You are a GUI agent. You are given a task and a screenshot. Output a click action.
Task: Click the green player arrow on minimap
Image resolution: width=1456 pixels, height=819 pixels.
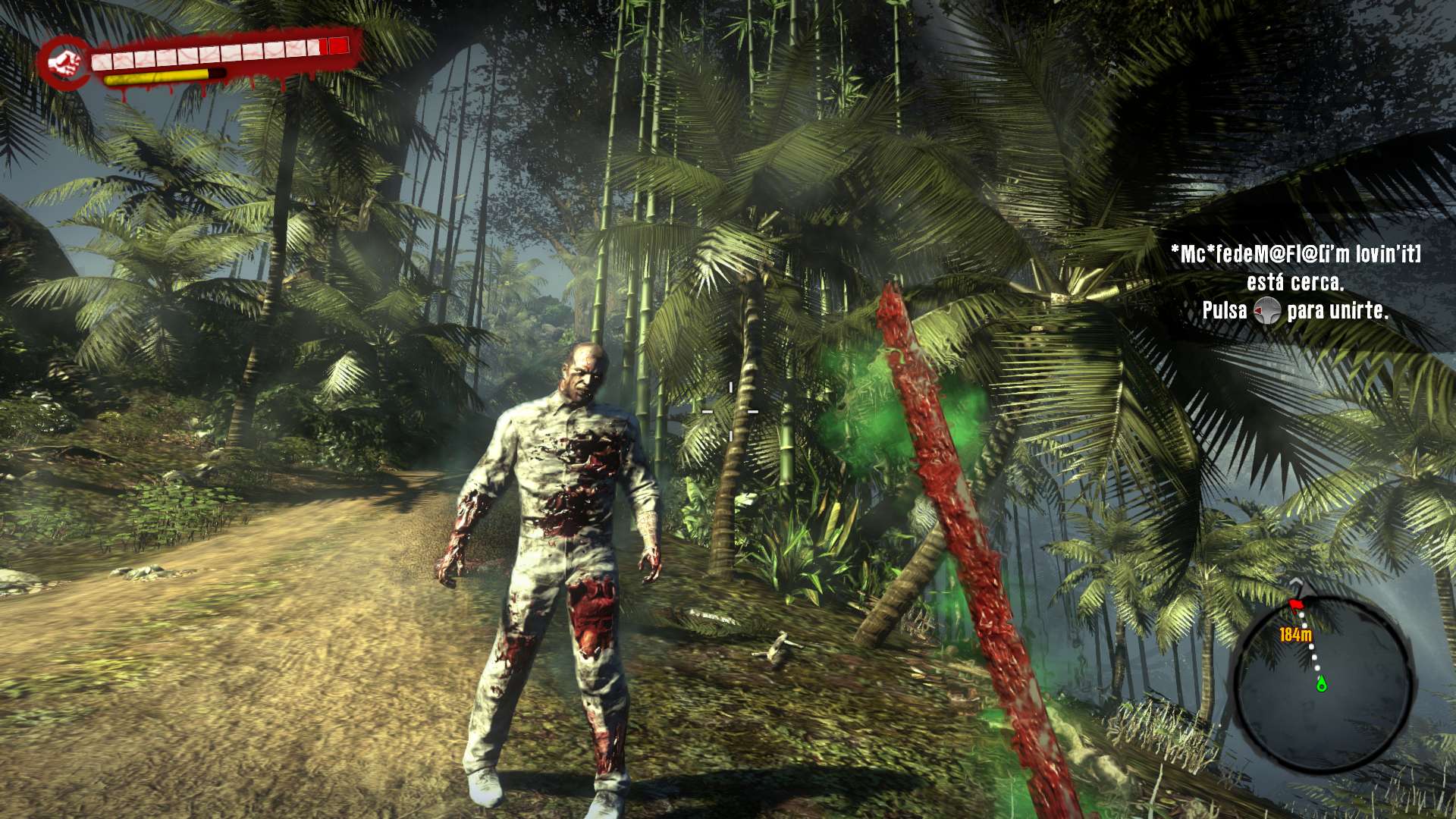click(x=1322, y=685)
